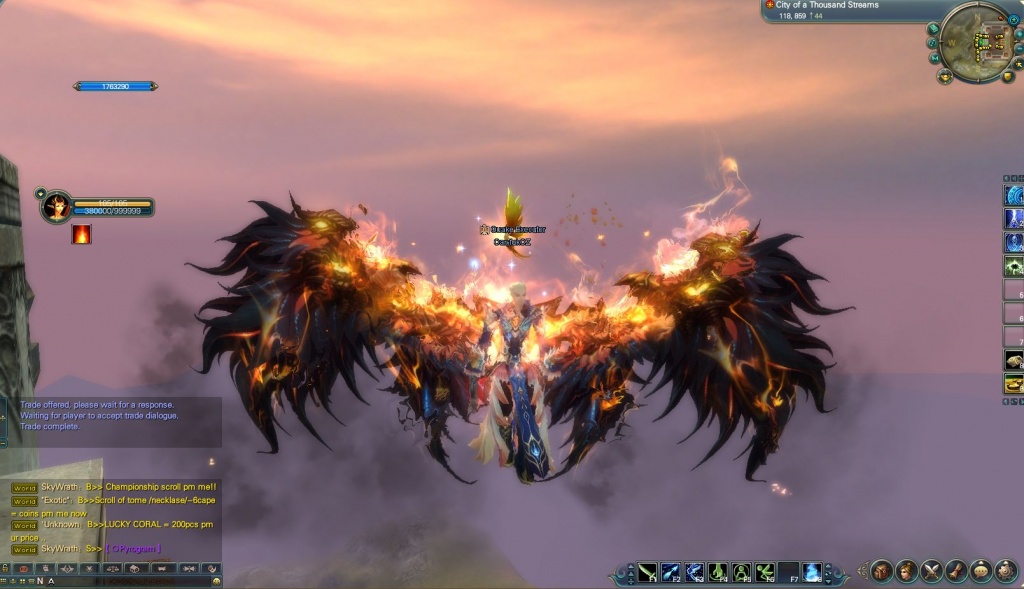This screenshot has width=1024, height=589.
Task: Open the gear system settings button
Action: pyautogui.click(x=1007, y=571)
